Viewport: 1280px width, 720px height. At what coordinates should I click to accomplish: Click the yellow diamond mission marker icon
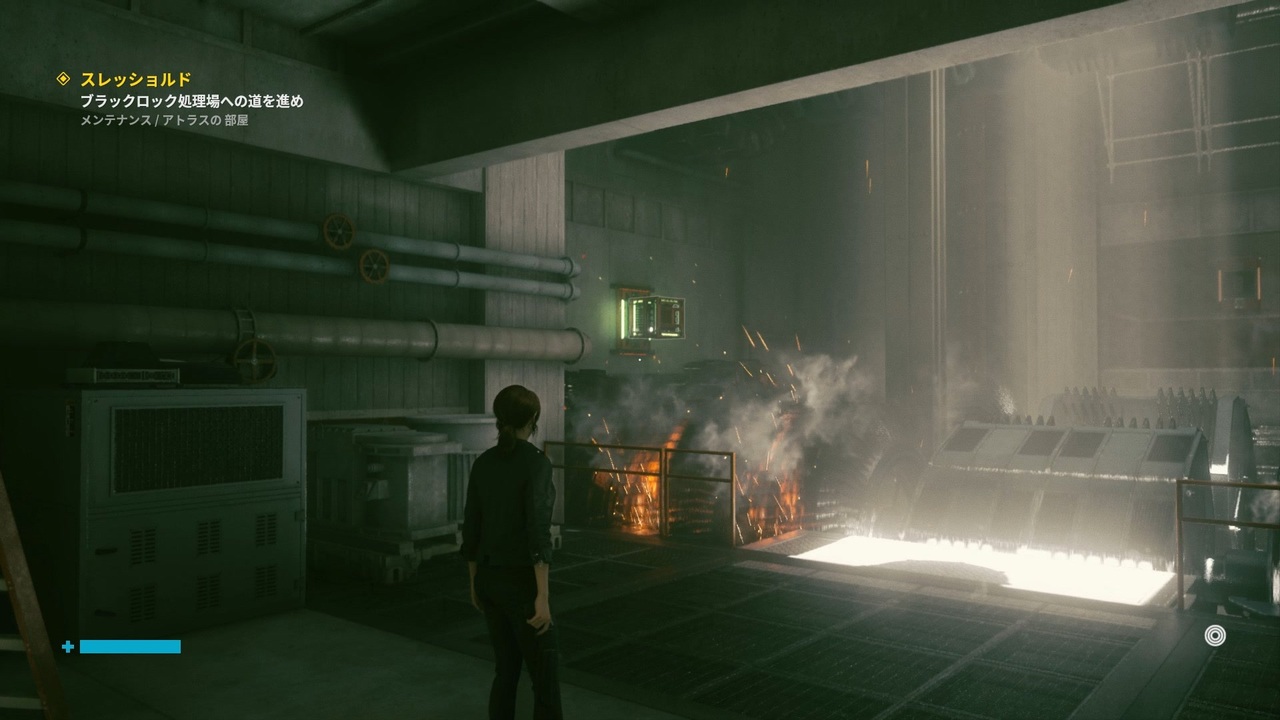tap(64, 79)
